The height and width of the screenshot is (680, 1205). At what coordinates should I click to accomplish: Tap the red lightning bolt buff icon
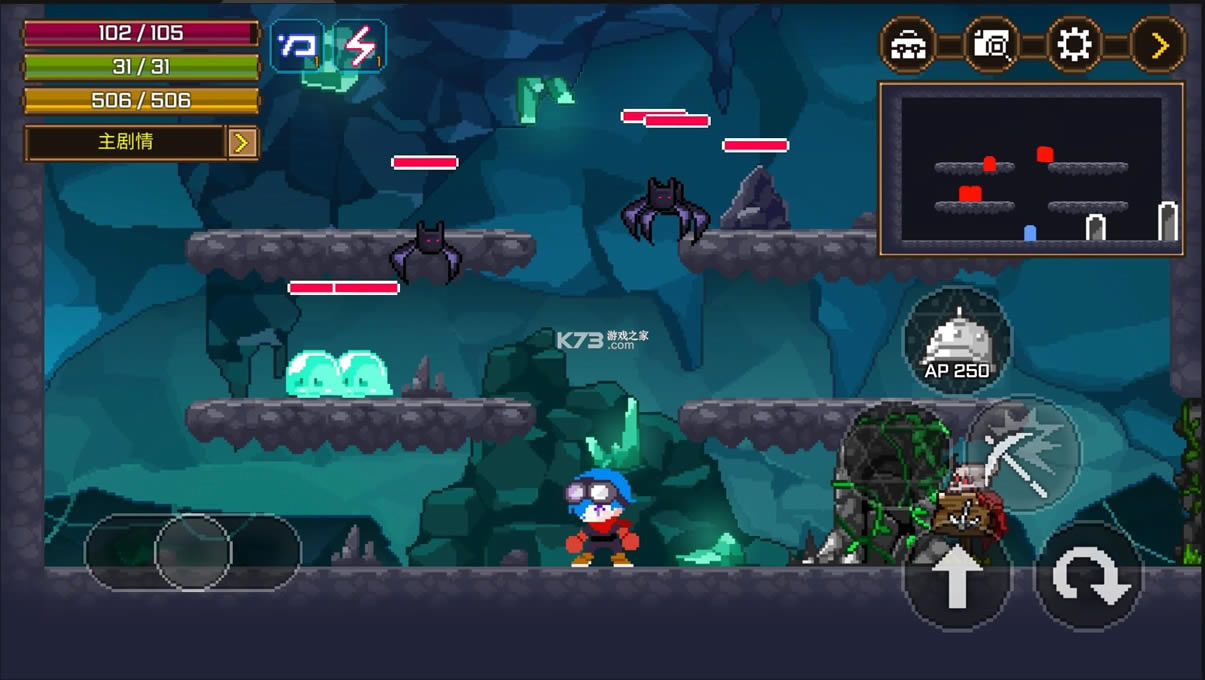tap(359, 46)
